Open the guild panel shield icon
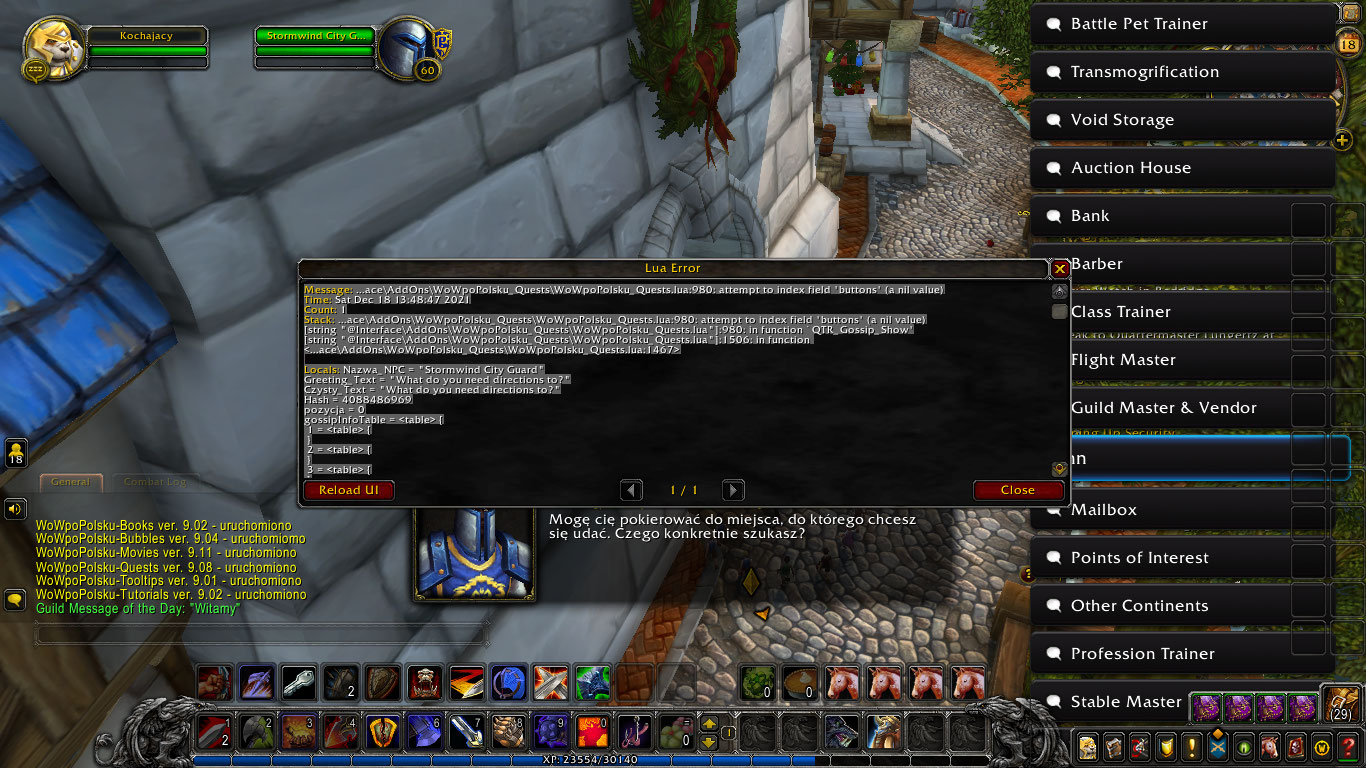The height and width of the screenshot is (768, 1366). point(1166,747)
